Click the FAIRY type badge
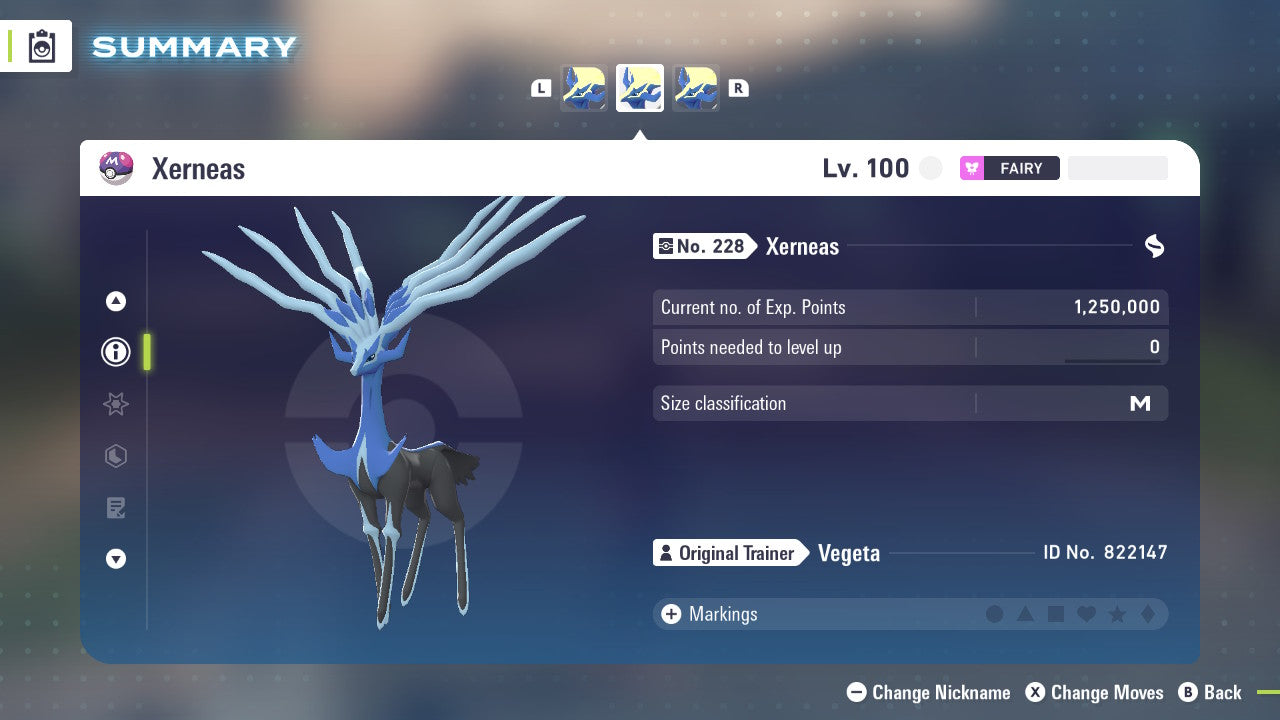This screenshot has height=720, width=1280. tap(1010, 168)
